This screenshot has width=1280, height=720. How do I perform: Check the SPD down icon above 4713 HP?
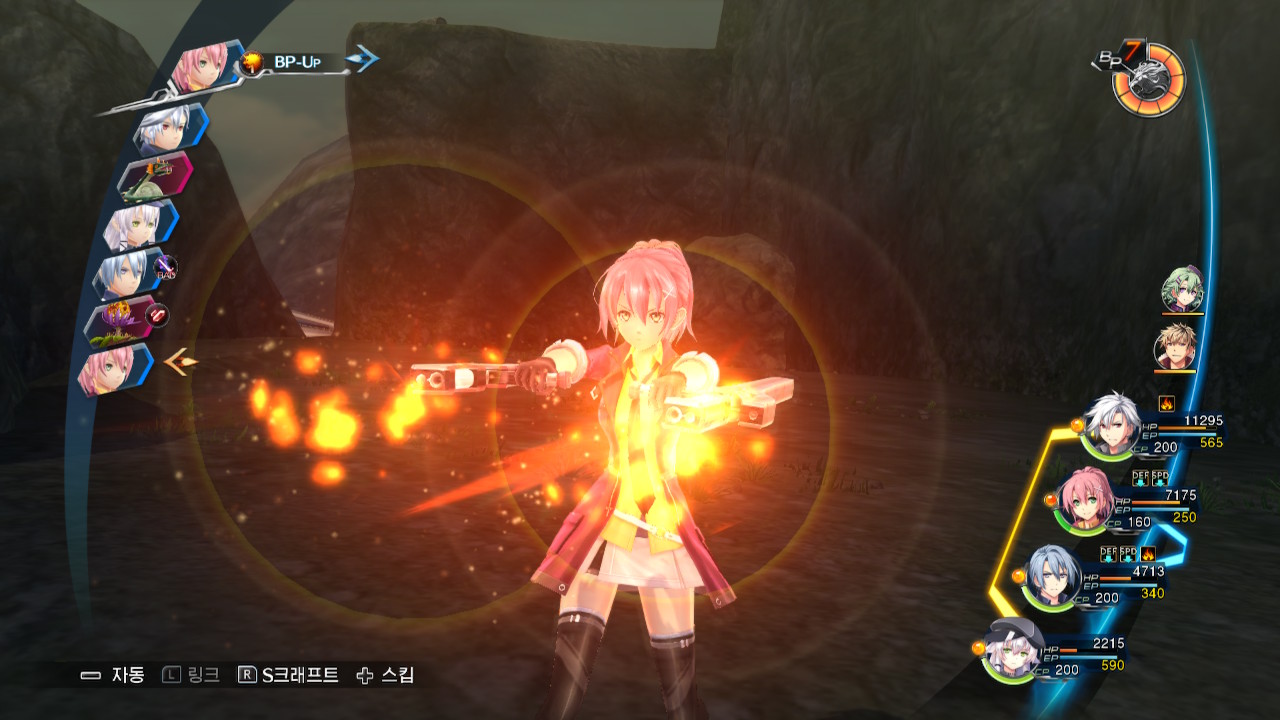click(1128, 553)
